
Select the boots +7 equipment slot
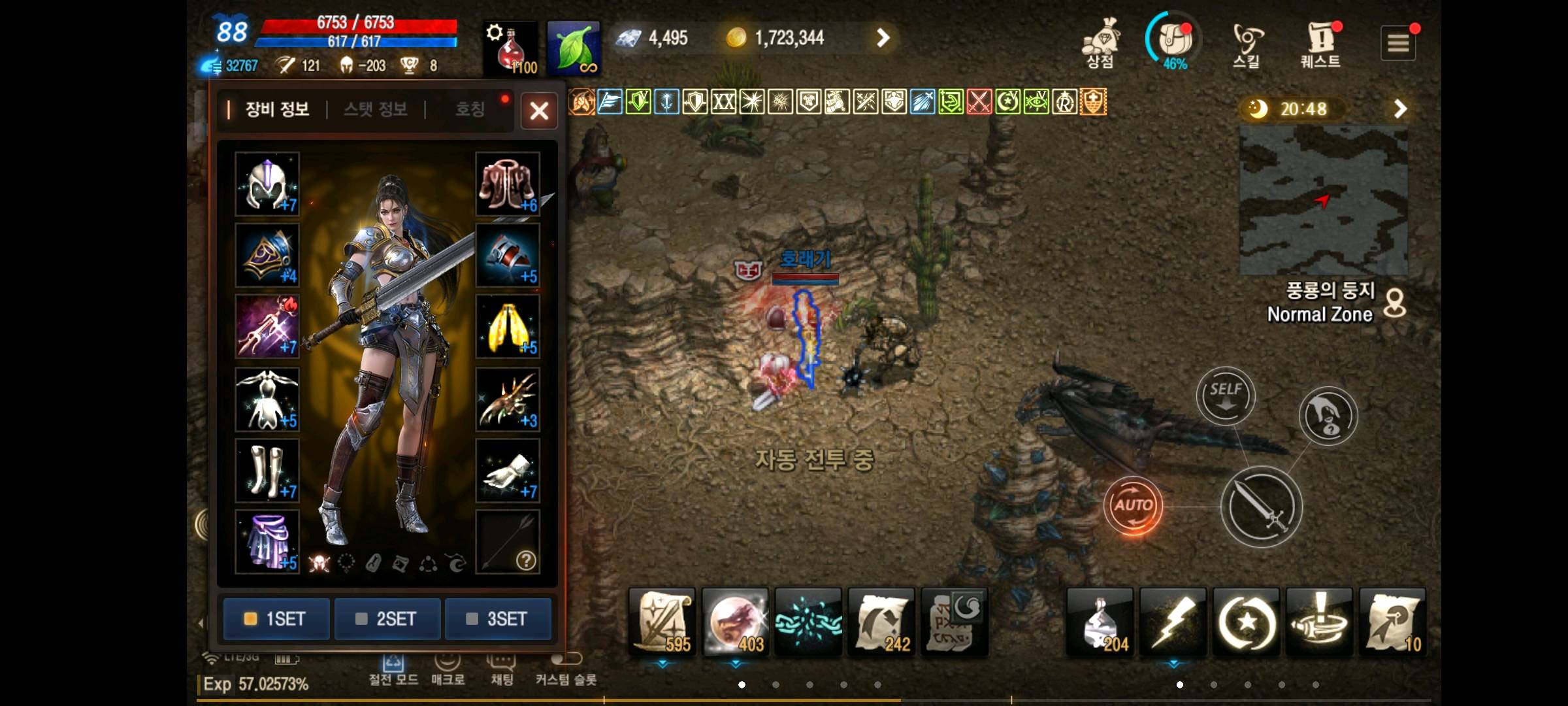[x=267, y=470]
